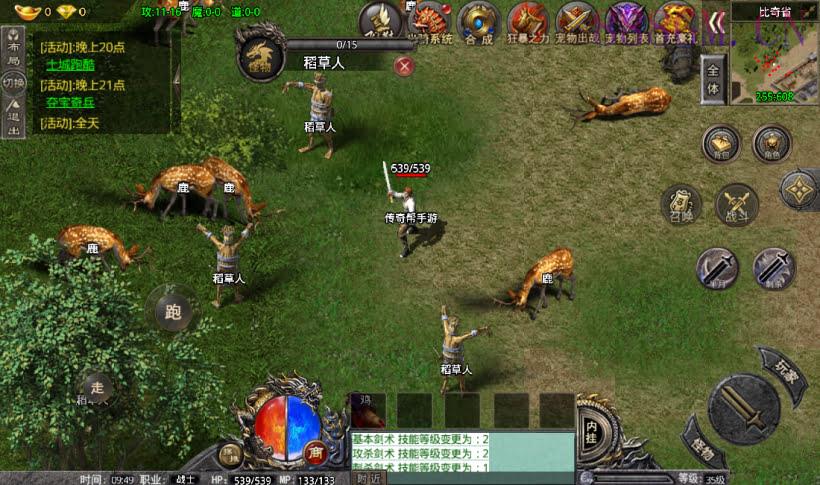The width and height of the screenshot is (820, 485).
Task: Select the 宠物出战 icon
Action: click(577, 22)
